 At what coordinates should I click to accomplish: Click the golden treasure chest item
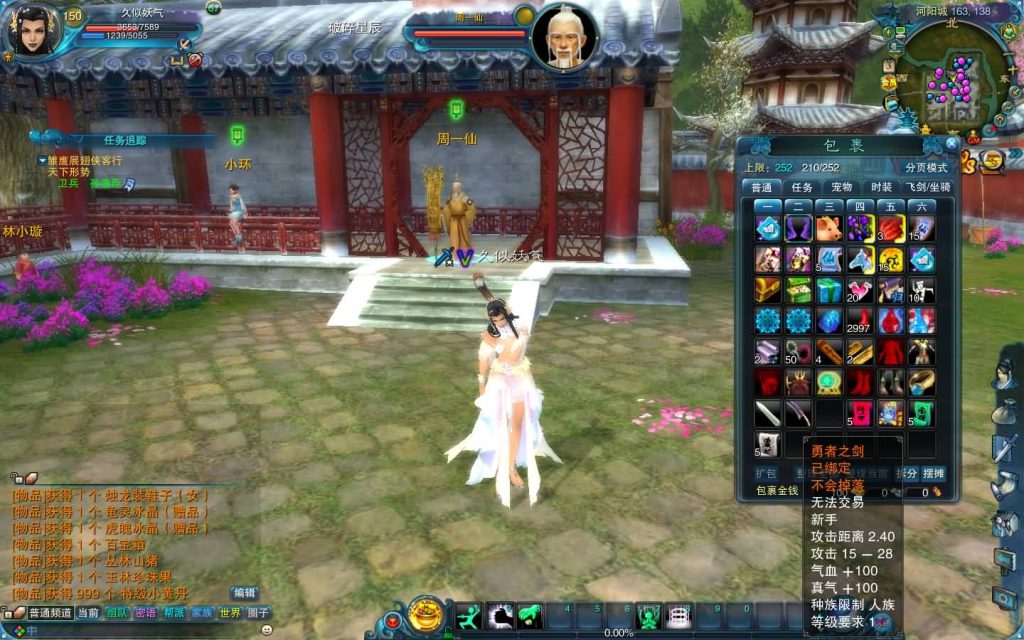tap(768, 291)
